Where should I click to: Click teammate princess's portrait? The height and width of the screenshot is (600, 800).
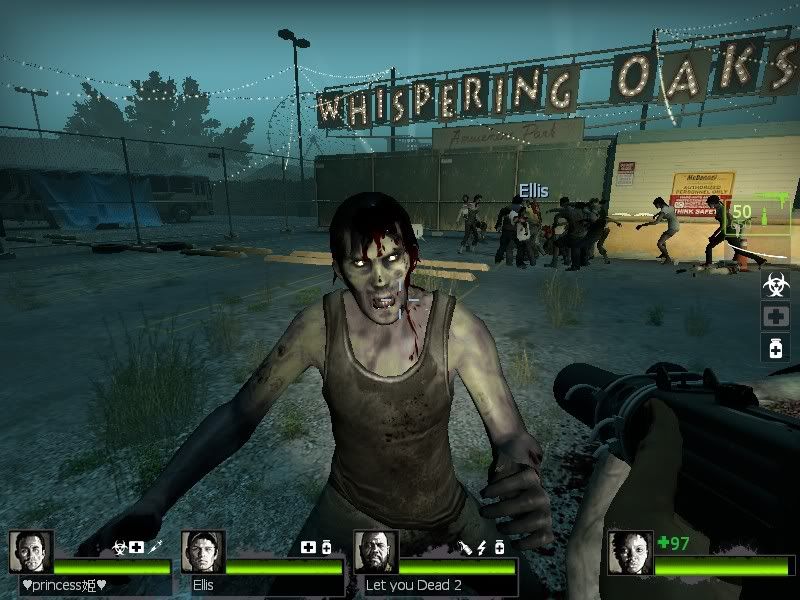30,552
